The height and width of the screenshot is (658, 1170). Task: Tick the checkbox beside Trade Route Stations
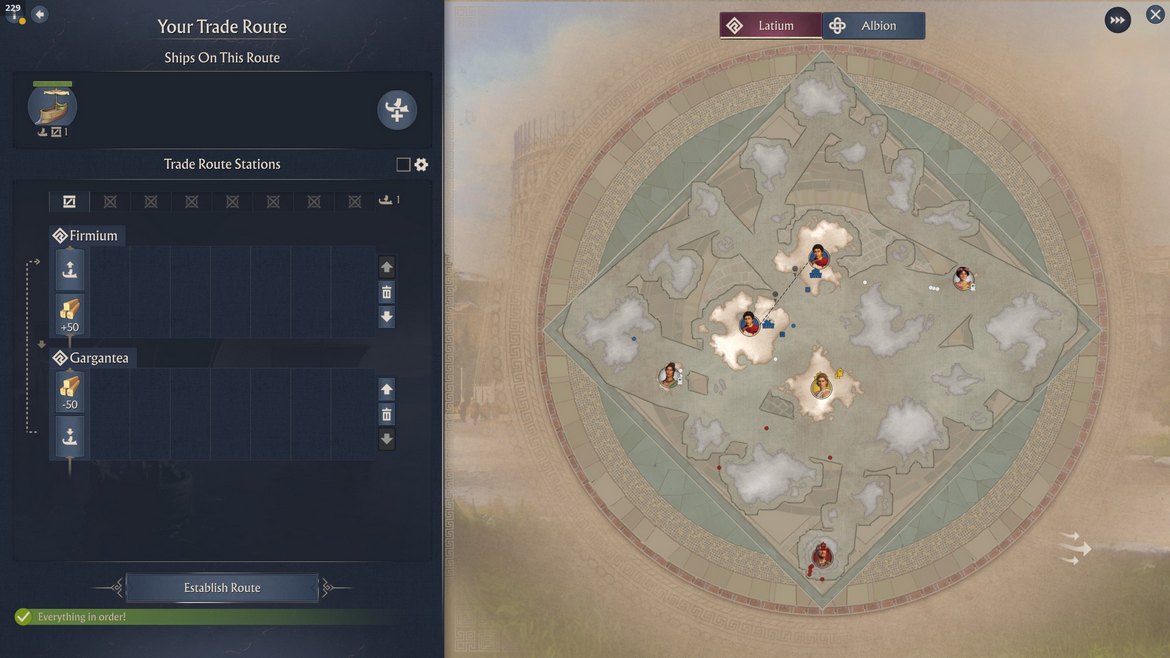pos(403,165)
